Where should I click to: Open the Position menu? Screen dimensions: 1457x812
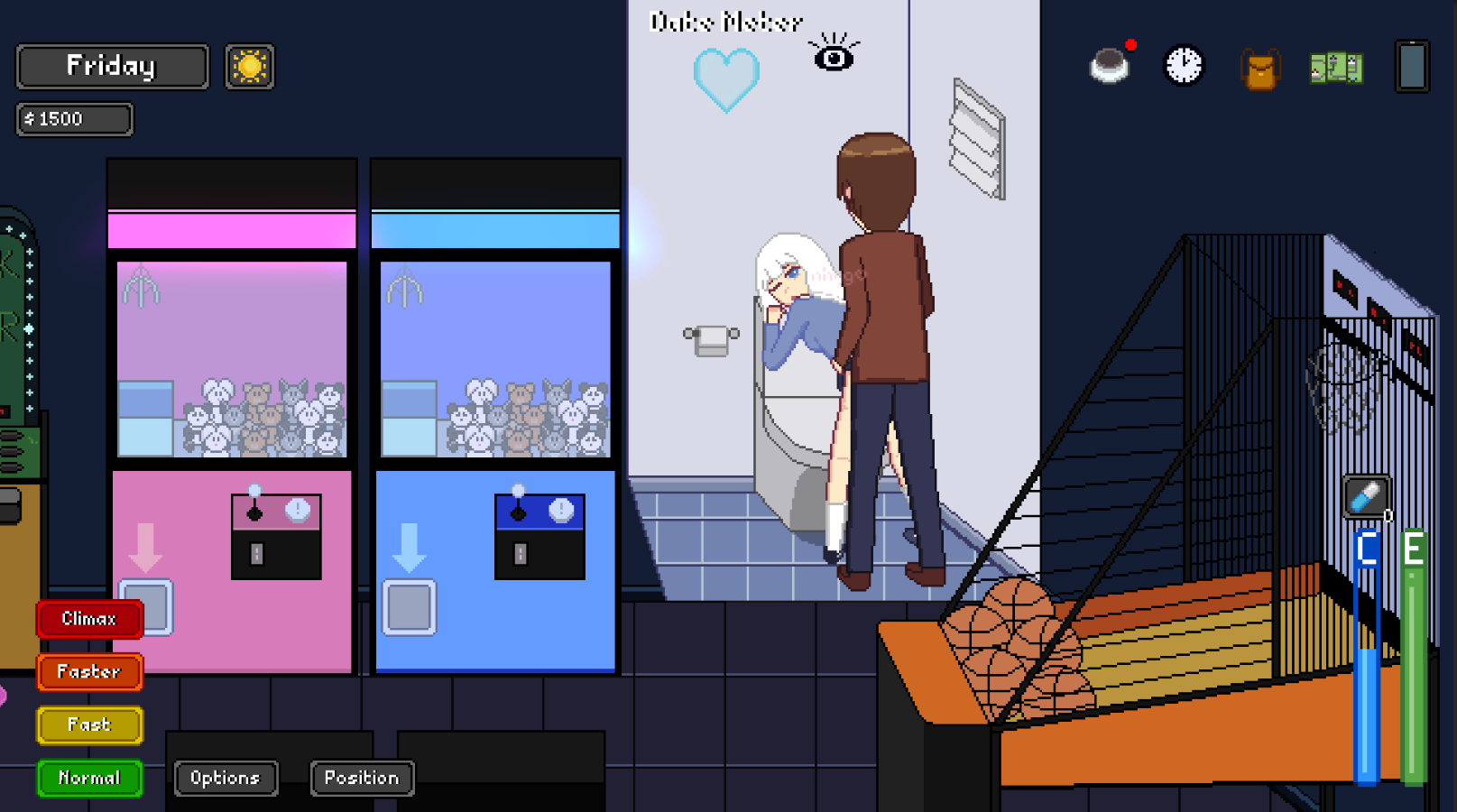361,778
